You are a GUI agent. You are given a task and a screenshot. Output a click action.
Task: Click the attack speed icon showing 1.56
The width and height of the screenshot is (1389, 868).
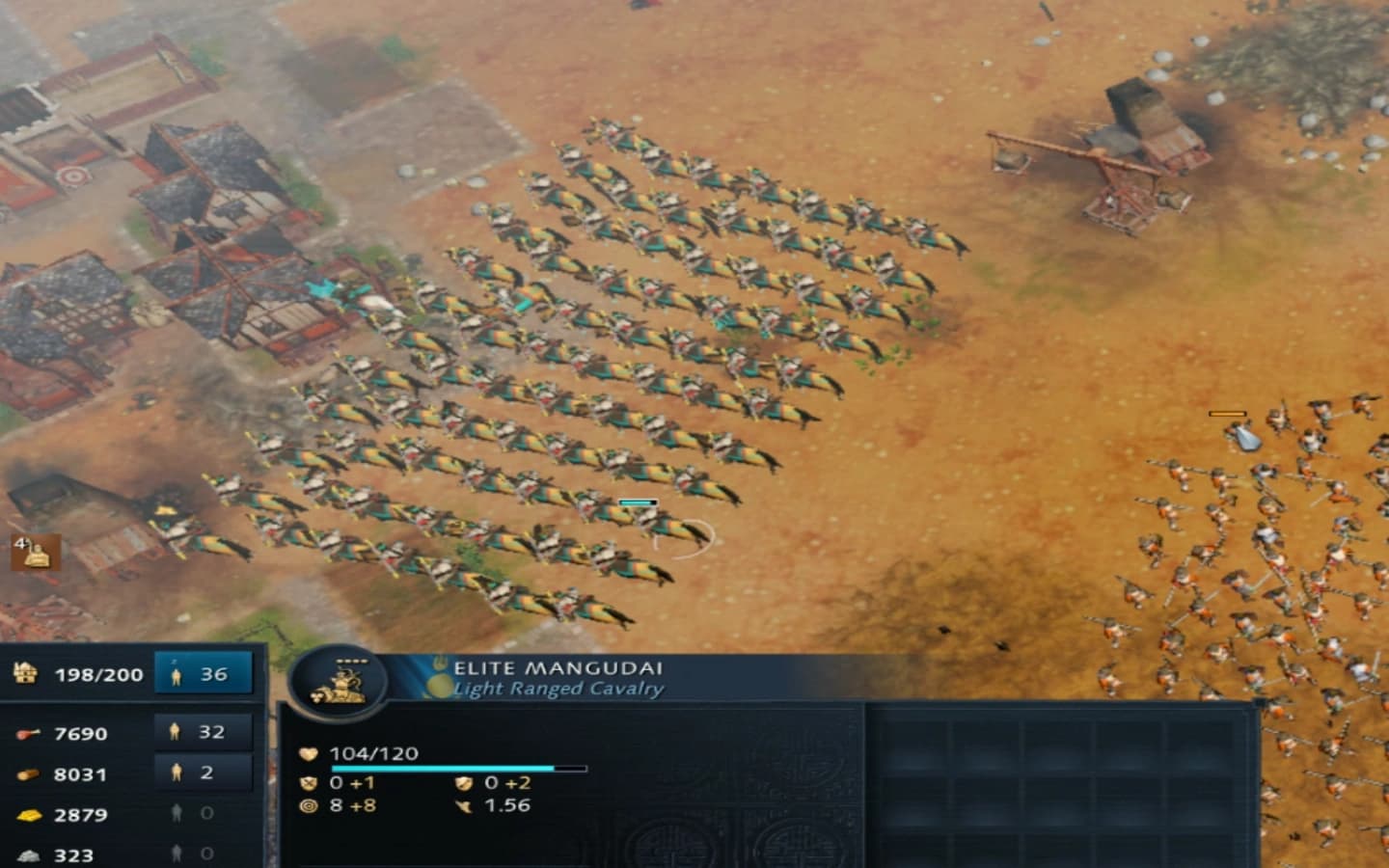point(463,805)
